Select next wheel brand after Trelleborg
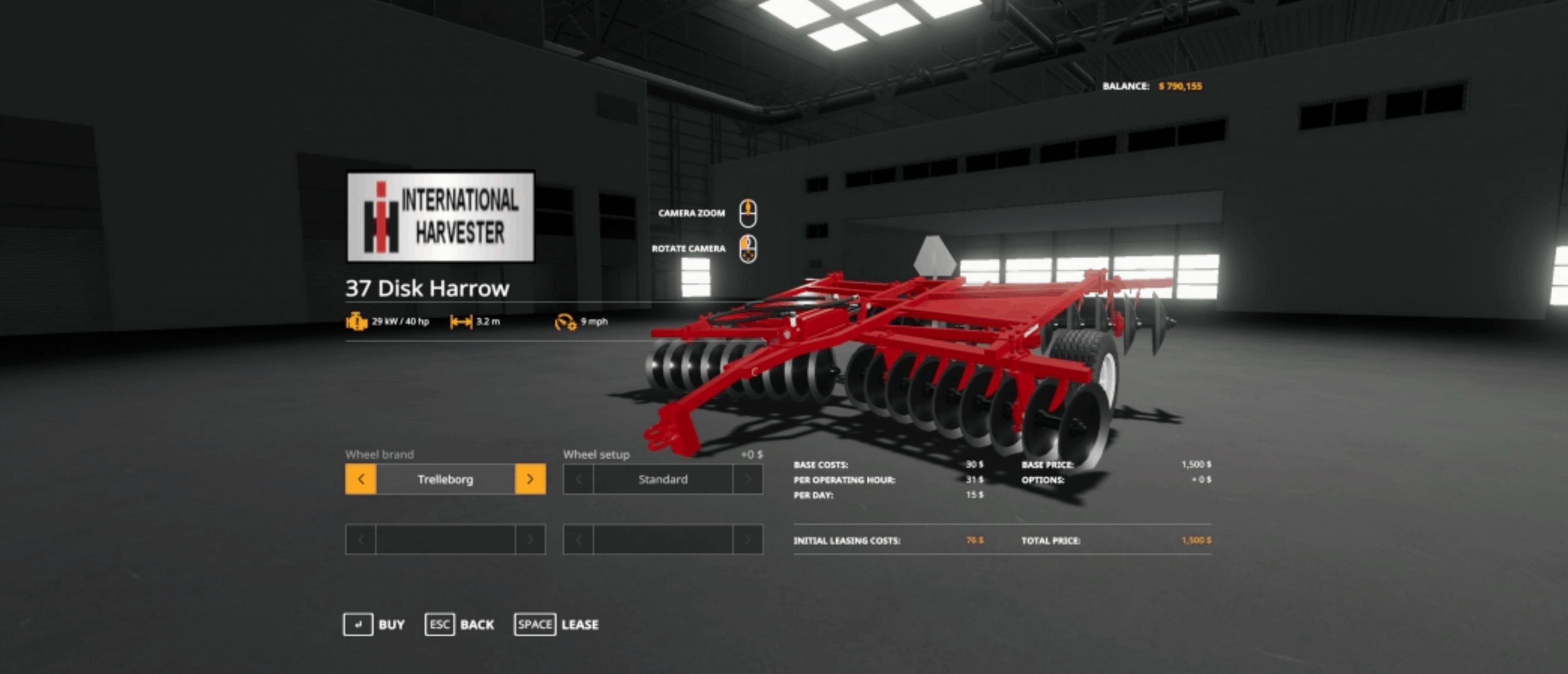This screenshot has height=674, width=1568. [531, 479]
